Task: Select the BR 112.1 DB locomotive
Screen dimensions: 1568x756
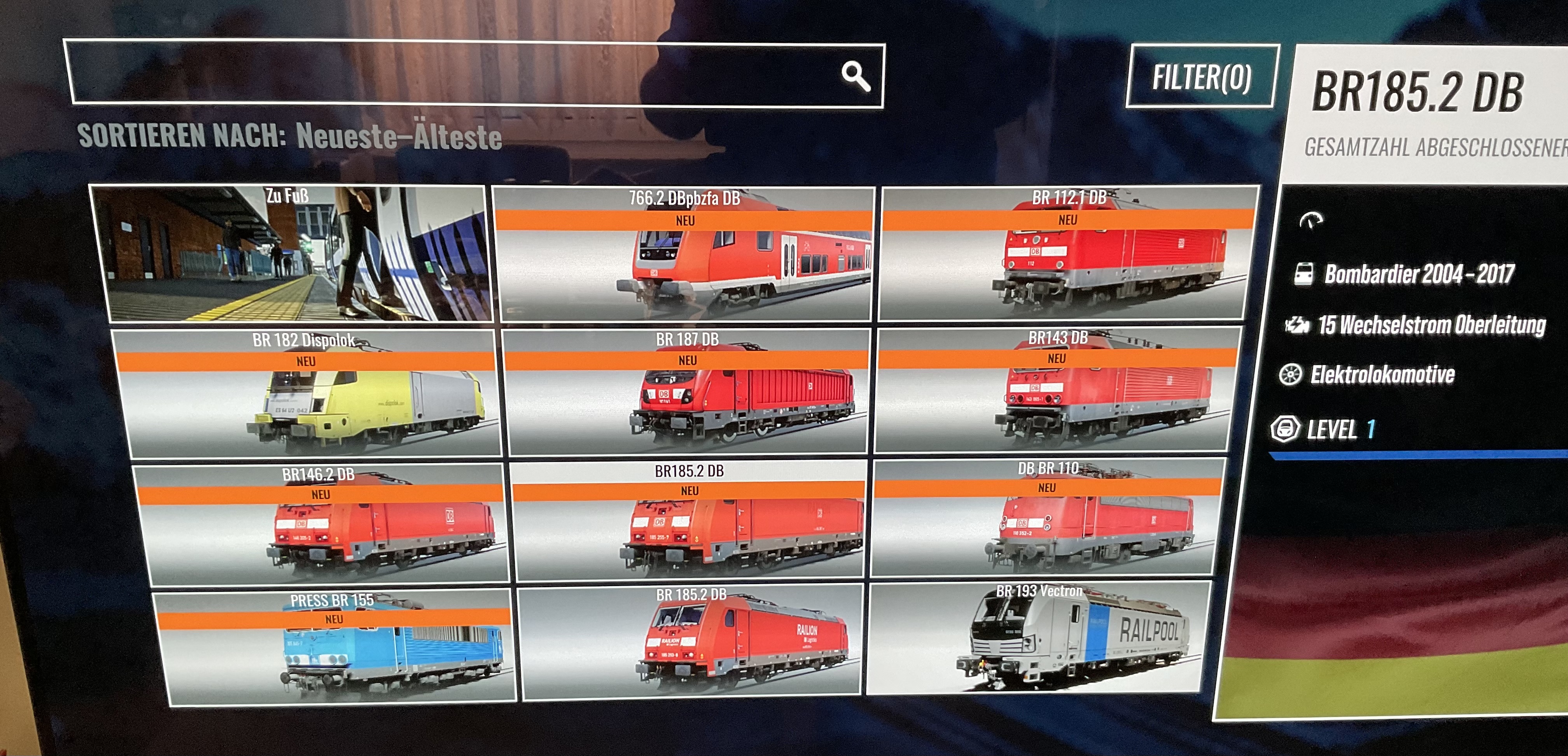Action: point(1068,253)
